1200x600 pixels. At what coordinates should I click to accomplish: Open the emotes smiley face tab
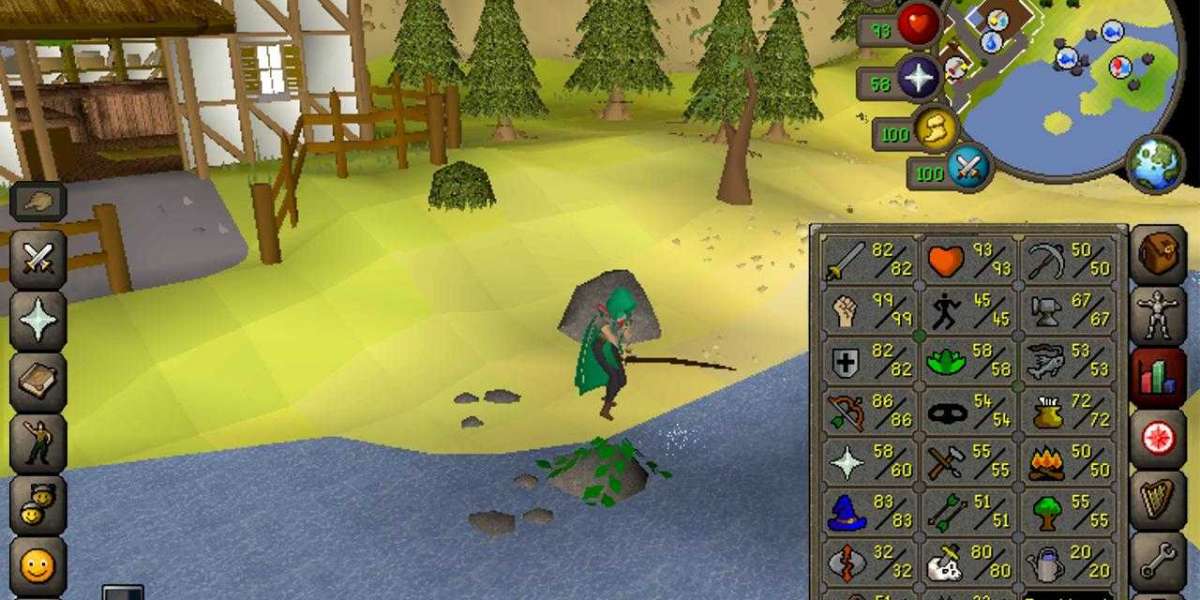tap(38, 566)
